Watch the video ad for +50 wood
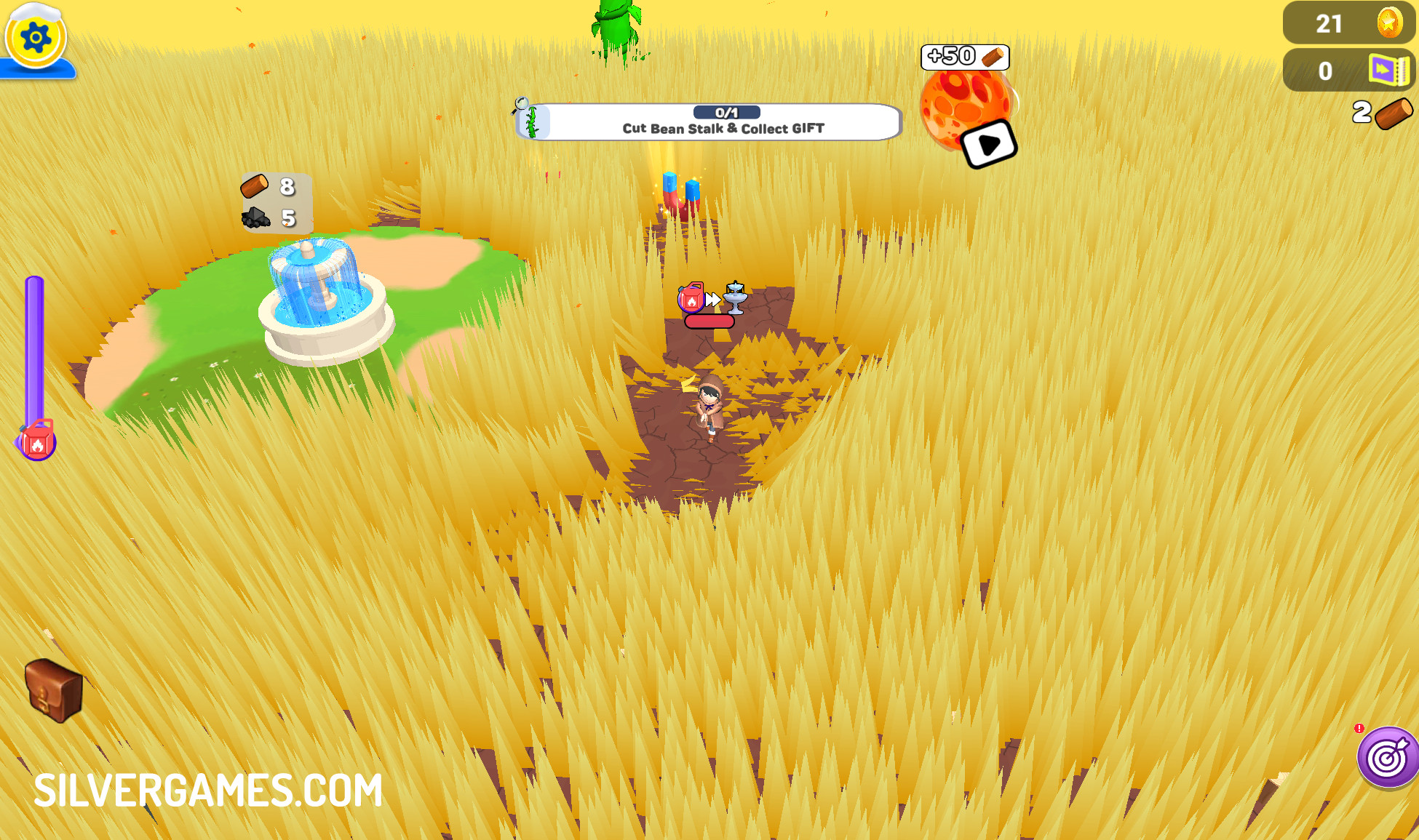The image size is (1419, 840). point(987,144)
